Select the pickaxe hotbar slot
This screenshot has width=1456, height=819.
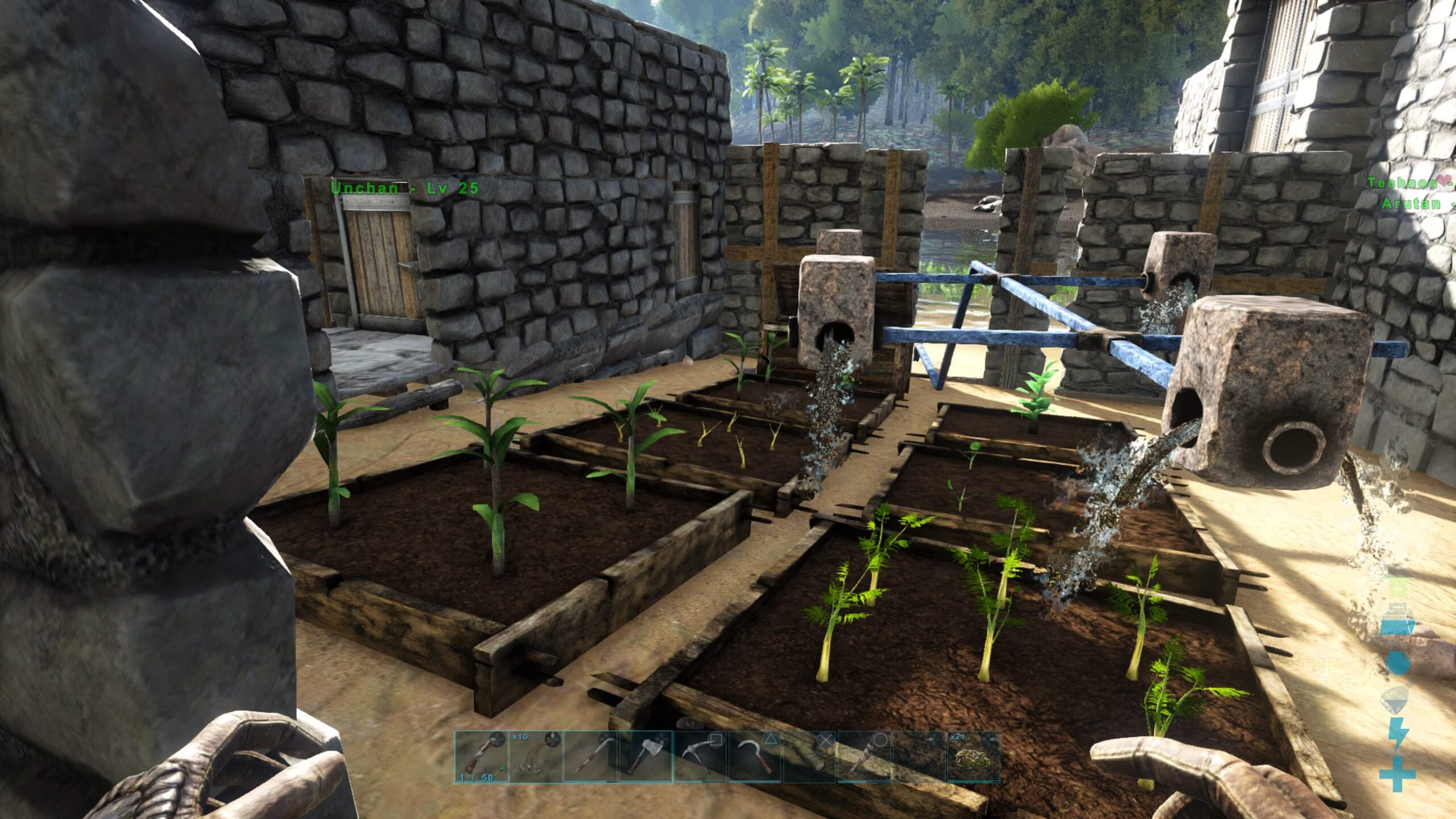click(700, 757)
